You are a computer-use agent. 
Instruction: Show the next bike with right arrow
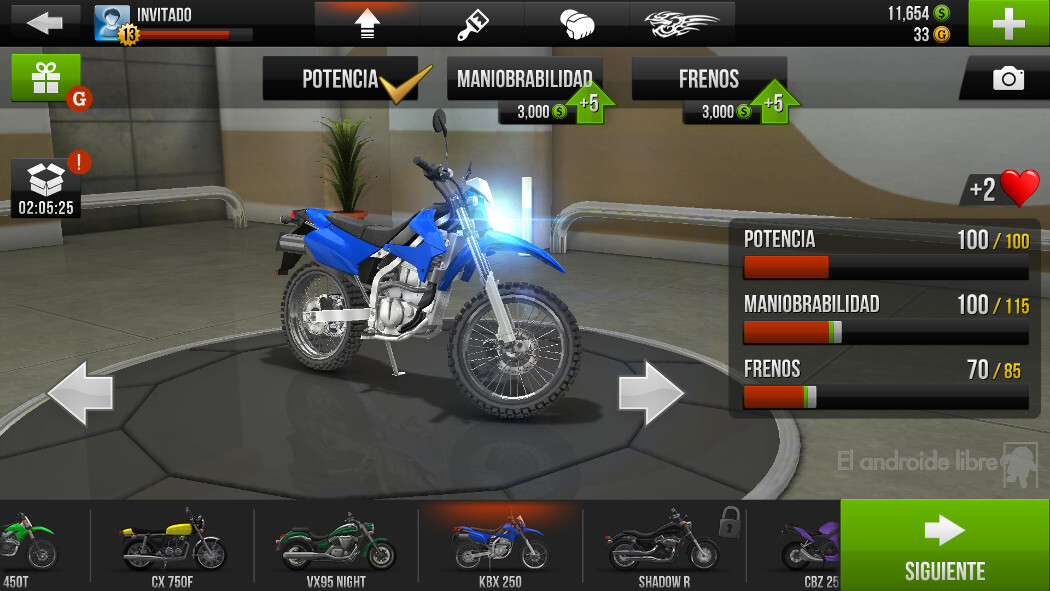[x=651, y=394]
